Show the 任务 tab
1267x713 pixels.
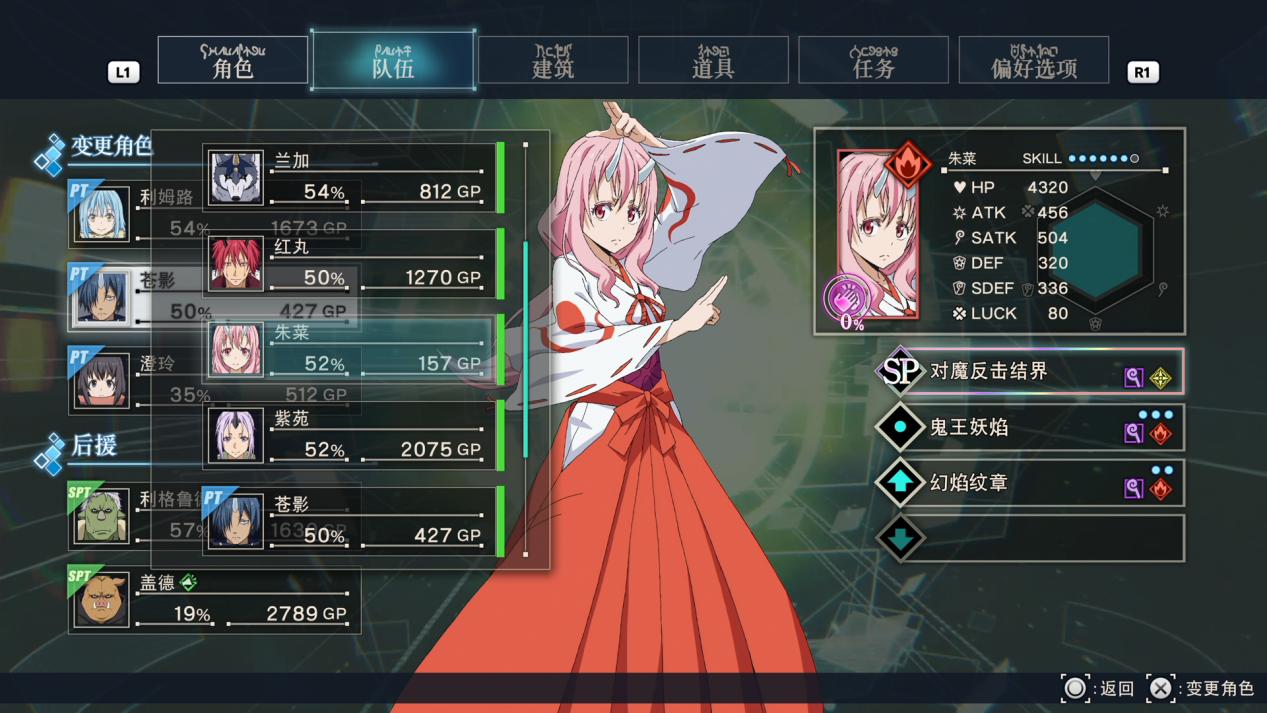pos(873,61)
